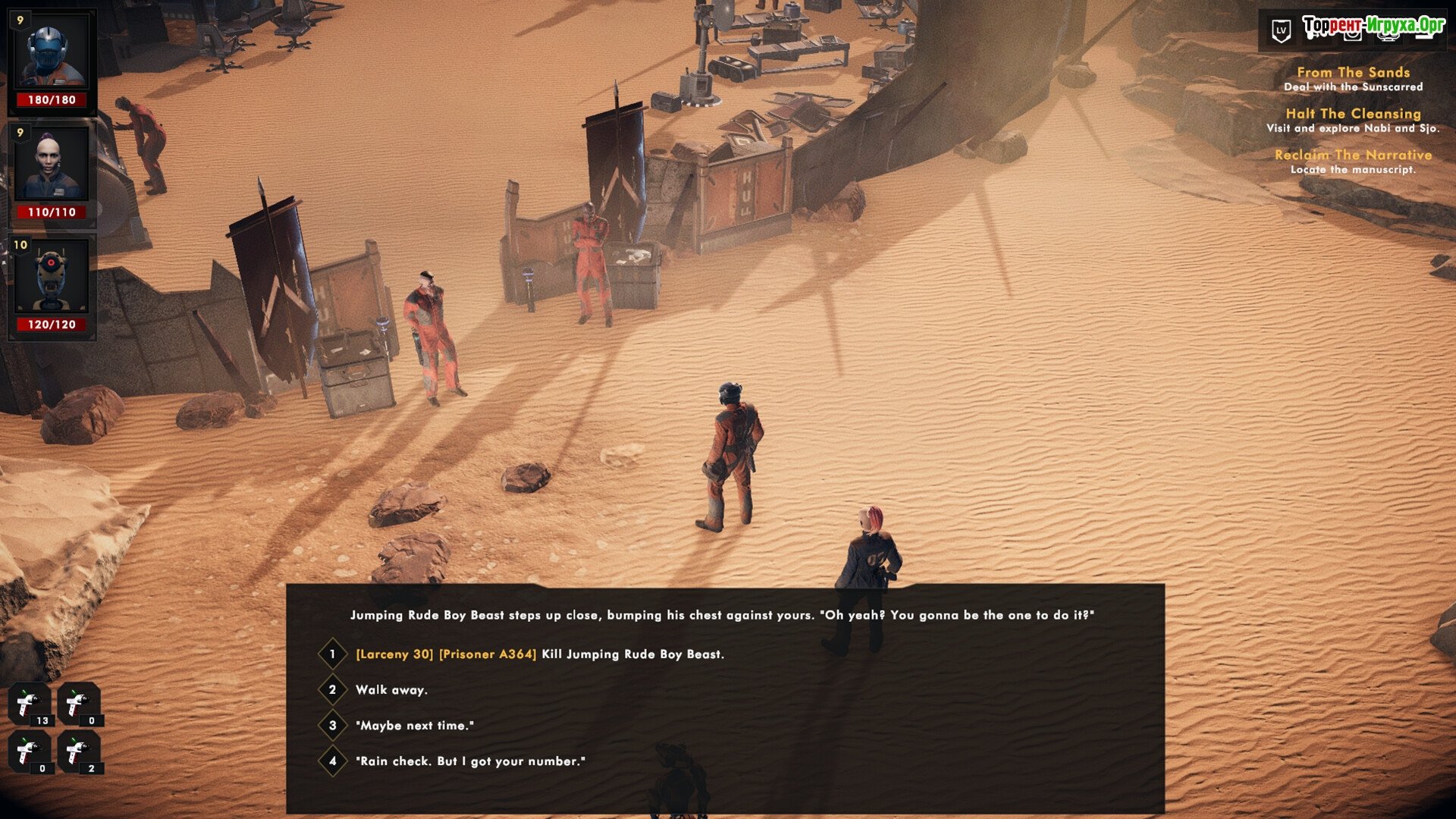Open the From The Sands quest
This screenshot has height=819, width=1456.
pos(1353,73)
